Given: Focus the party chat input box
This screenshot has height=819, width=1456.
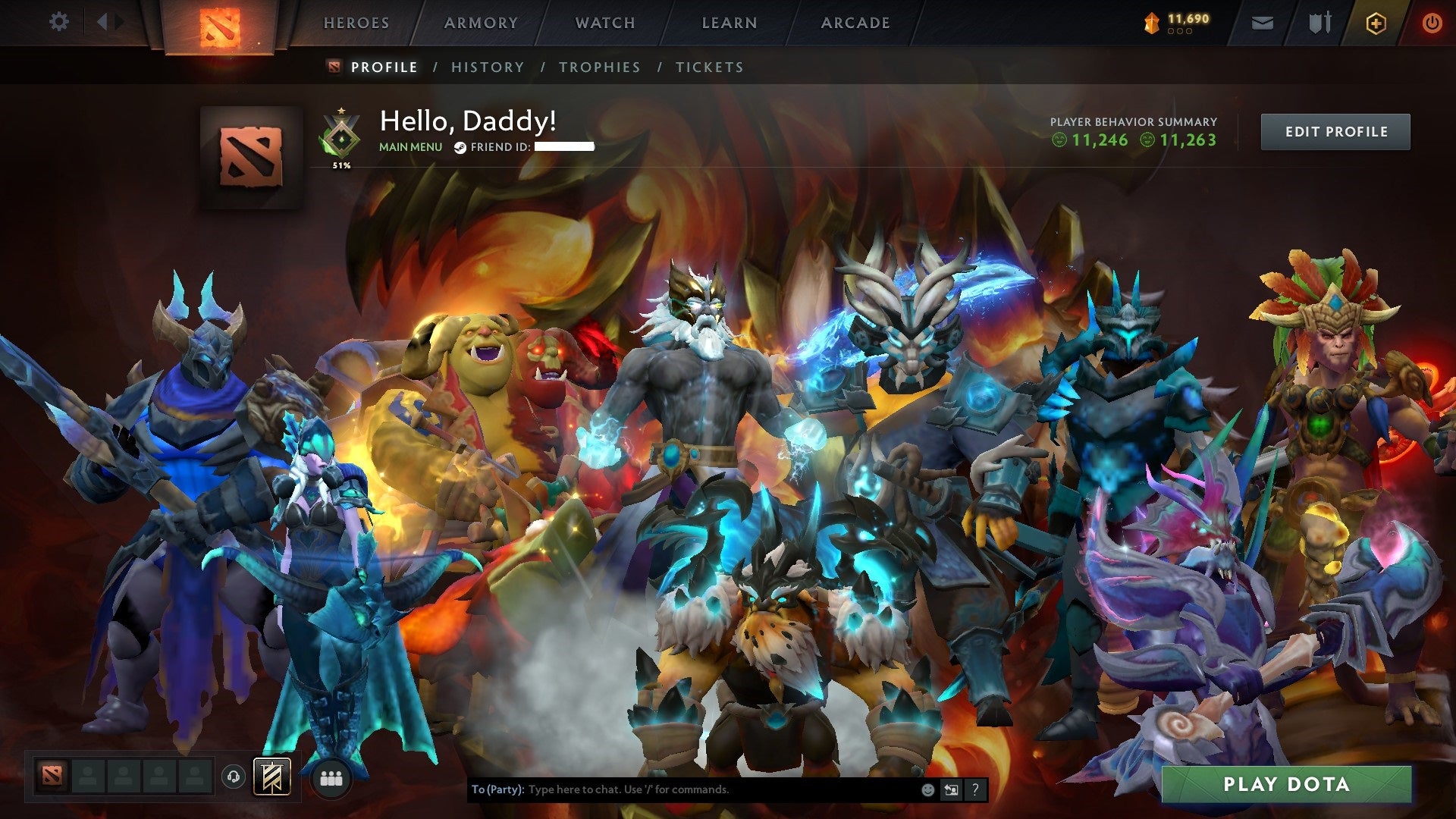Looking at the screenshot, I should 720,789.
